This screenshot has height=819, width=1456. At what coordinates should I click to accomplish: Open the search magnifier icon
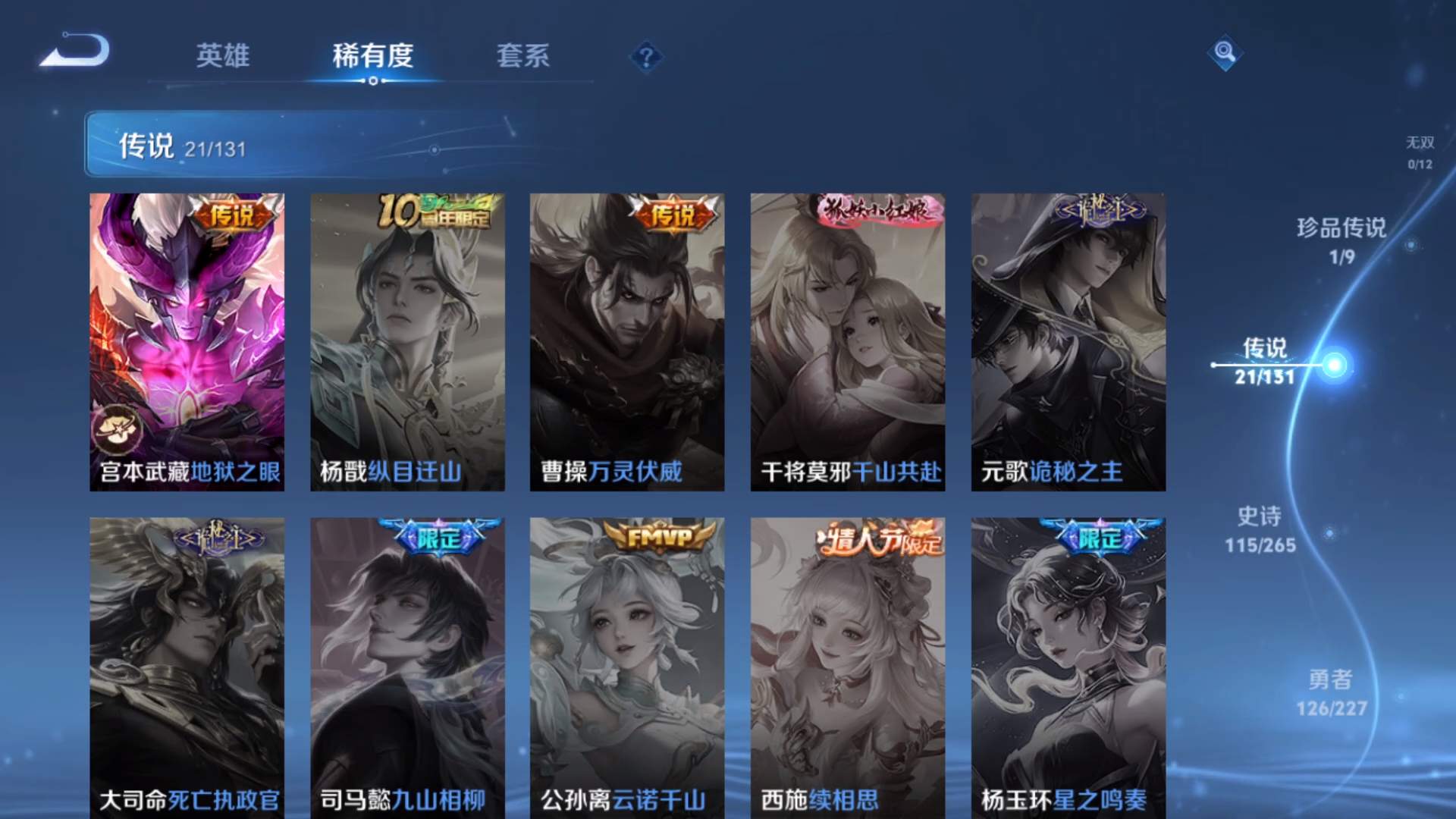pos(1224,53)
